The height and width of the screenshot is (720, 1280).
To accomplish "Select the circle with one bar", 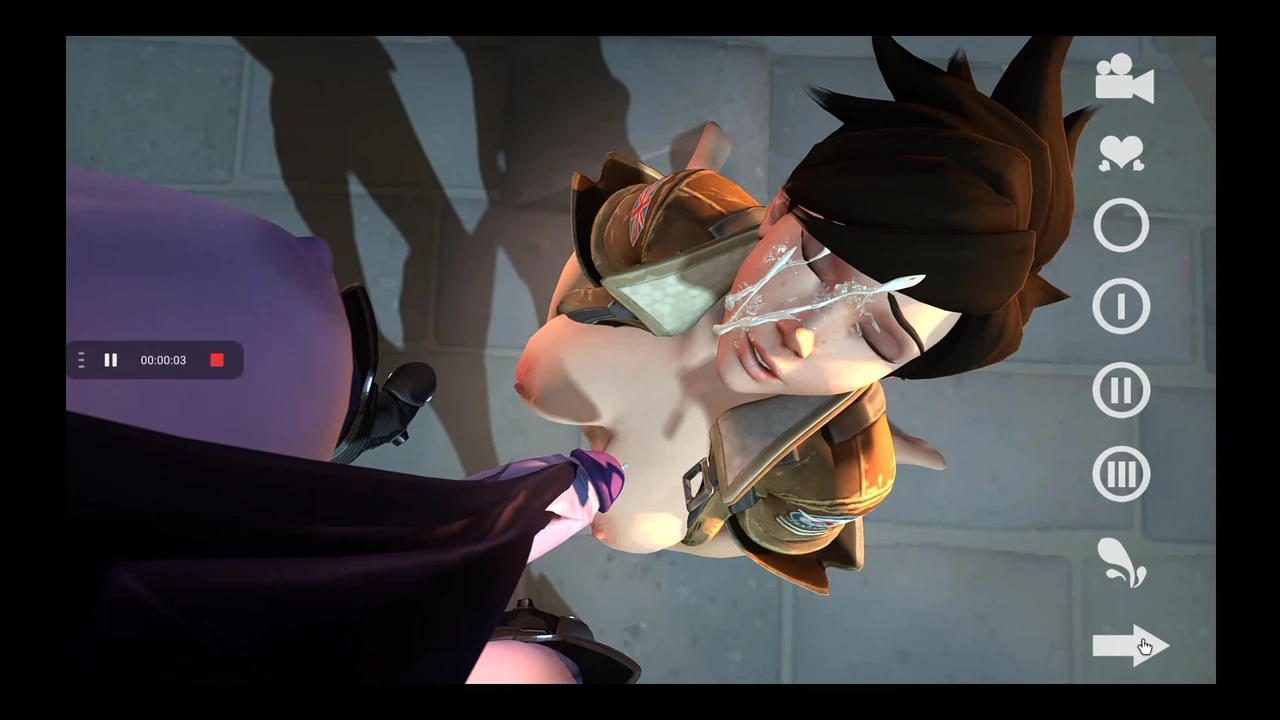I will (1121, 306).
